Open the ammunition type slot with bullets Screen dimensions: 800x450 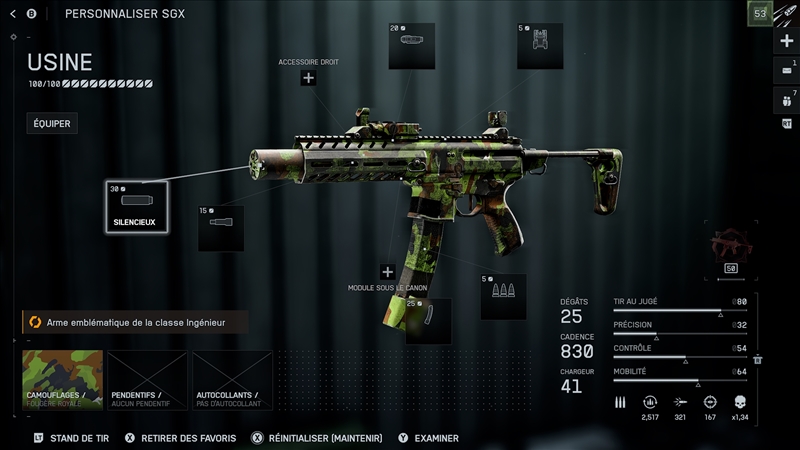point(503,297)
